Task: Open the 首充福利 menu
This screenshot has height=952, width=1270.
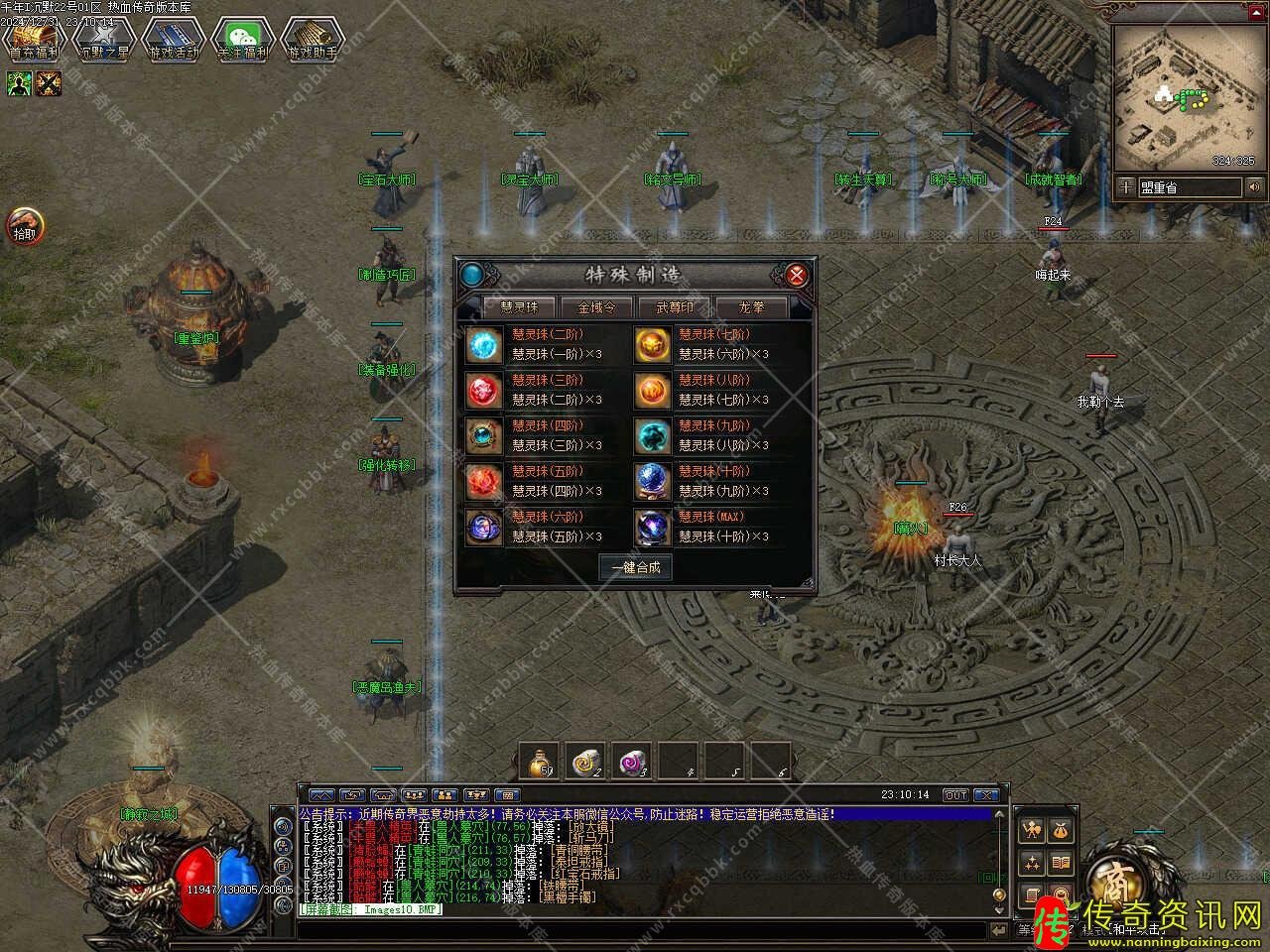Action: [x=34, y=40]
